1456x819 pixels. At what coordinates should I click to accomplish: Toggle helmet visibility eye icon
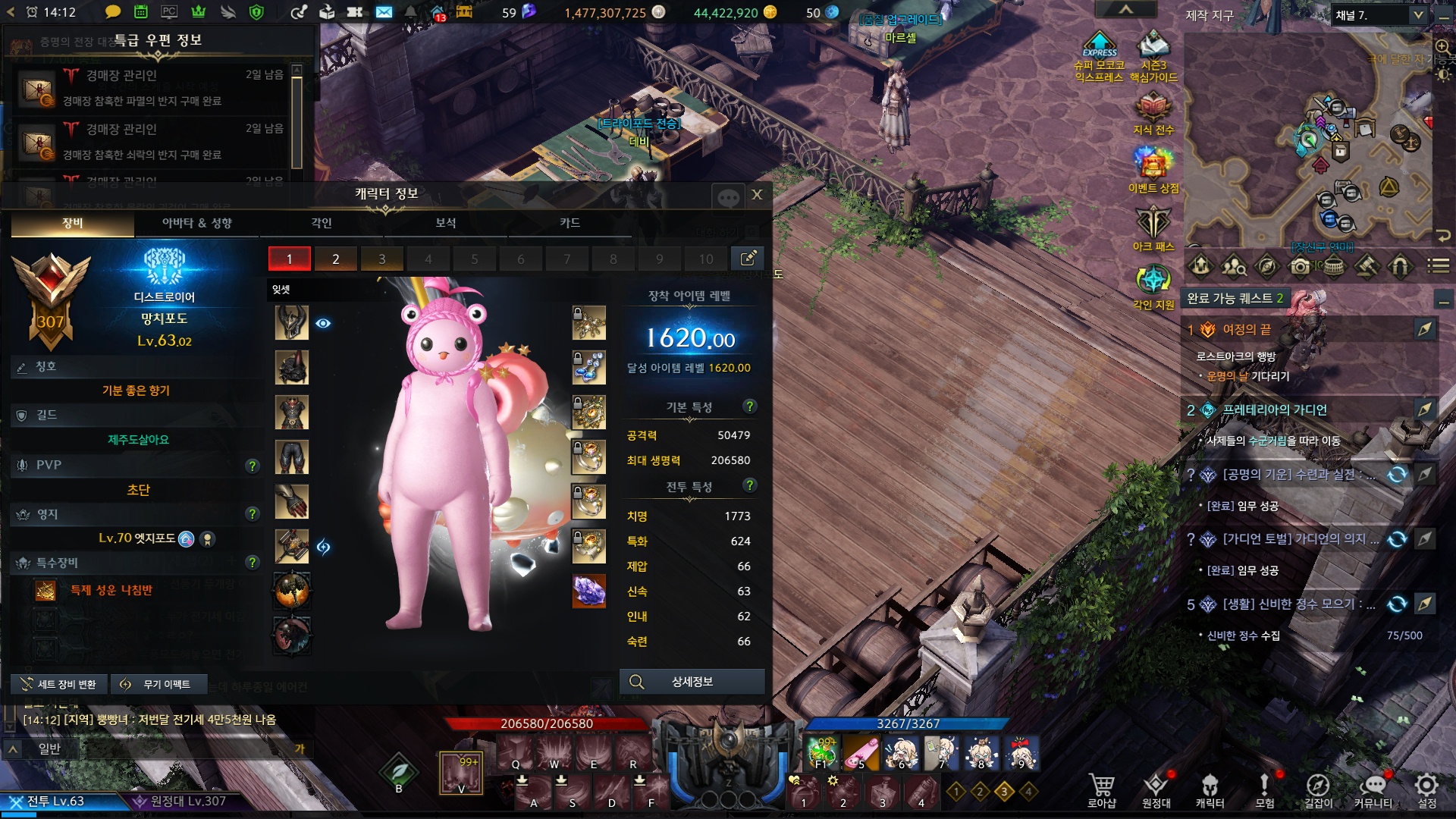pos(323,324)
